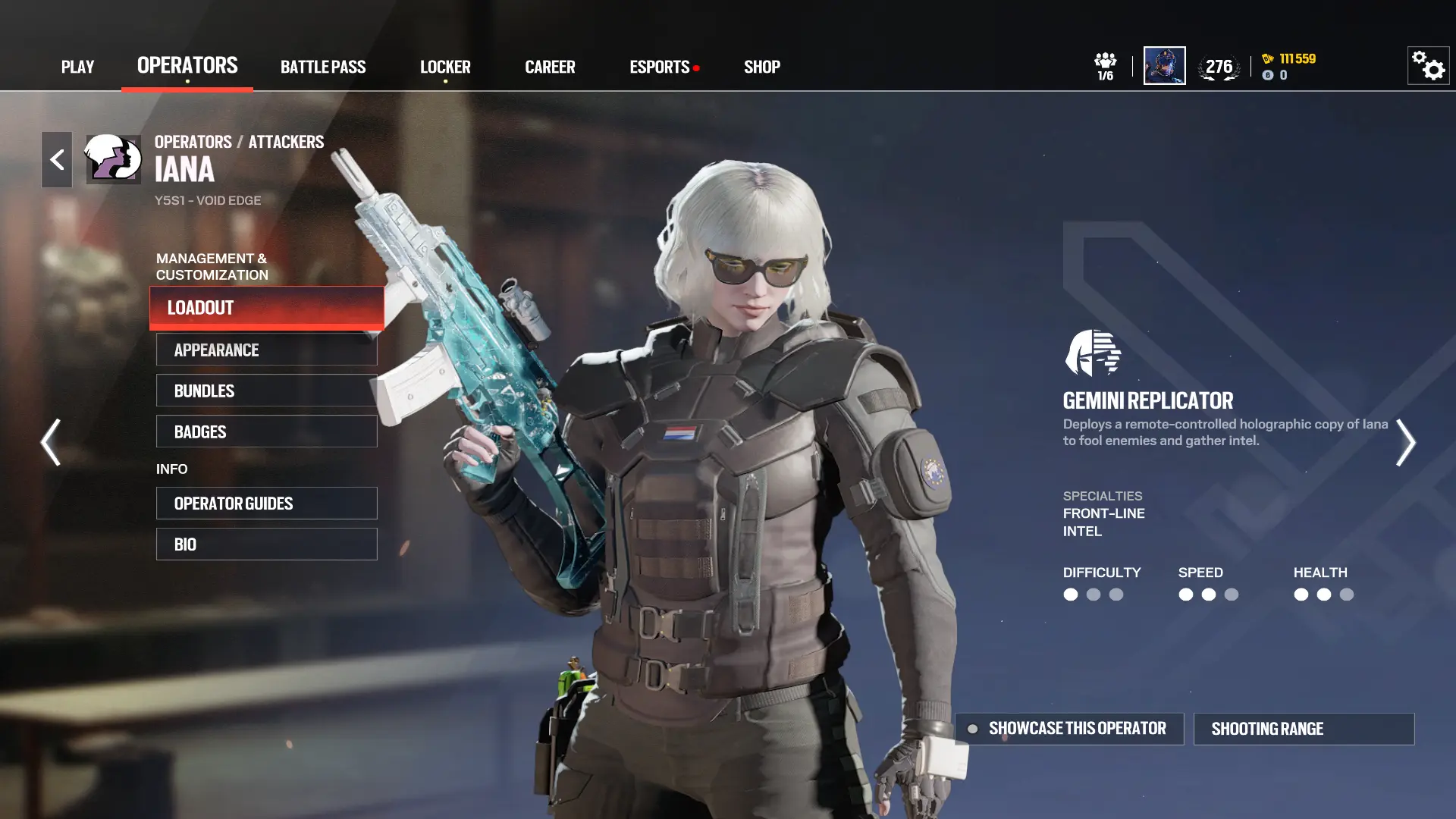Click the player profile avatar
The height and width of the screenshot is (819, 1456).
point(1164,66)
